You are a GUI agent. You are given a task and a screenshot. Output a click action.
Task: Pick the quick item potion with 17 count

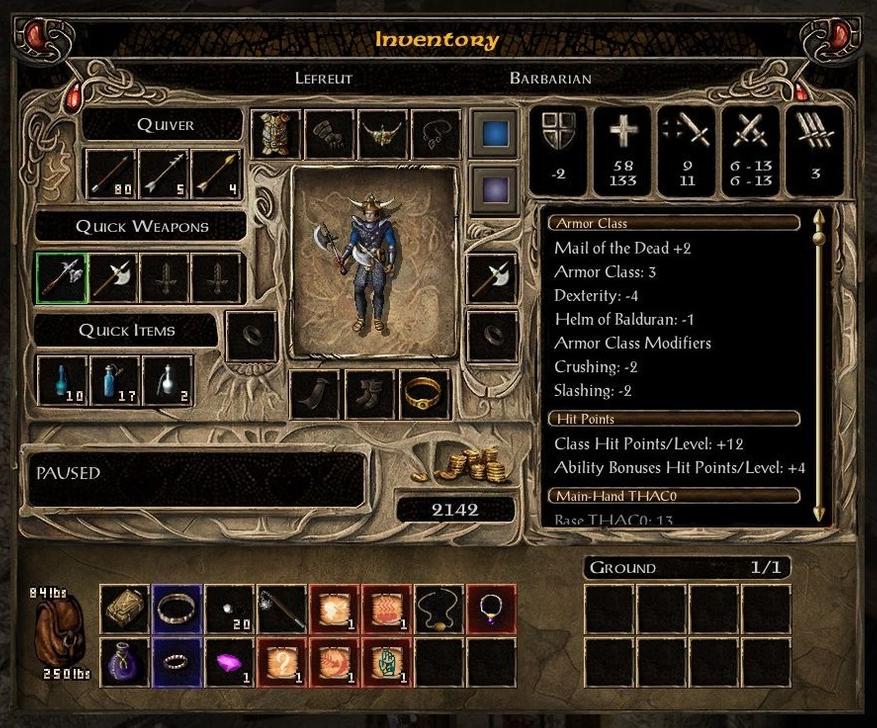[114, 381]
